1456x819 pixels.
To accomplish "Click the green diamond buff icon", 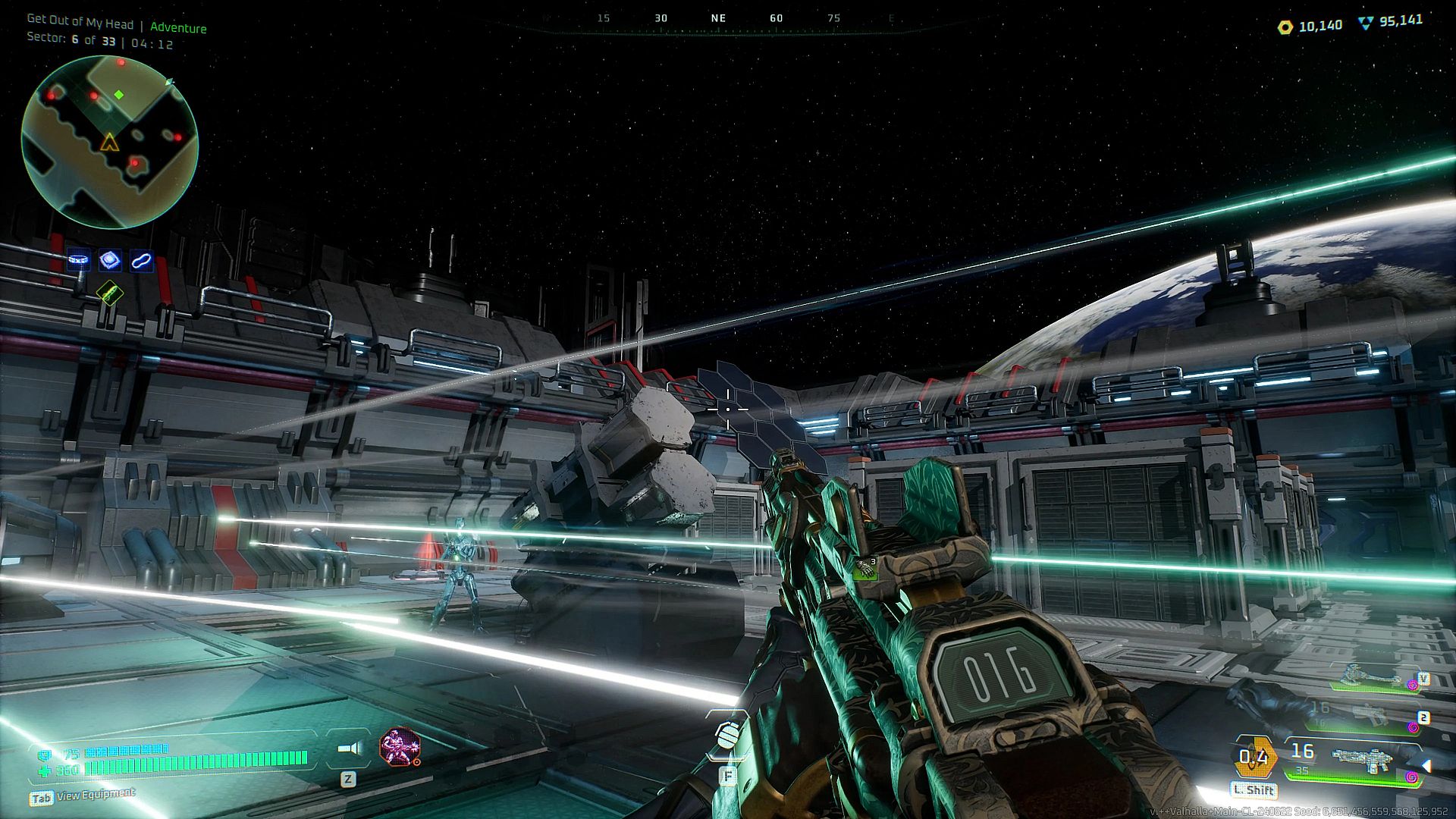I will coord(110,292).
